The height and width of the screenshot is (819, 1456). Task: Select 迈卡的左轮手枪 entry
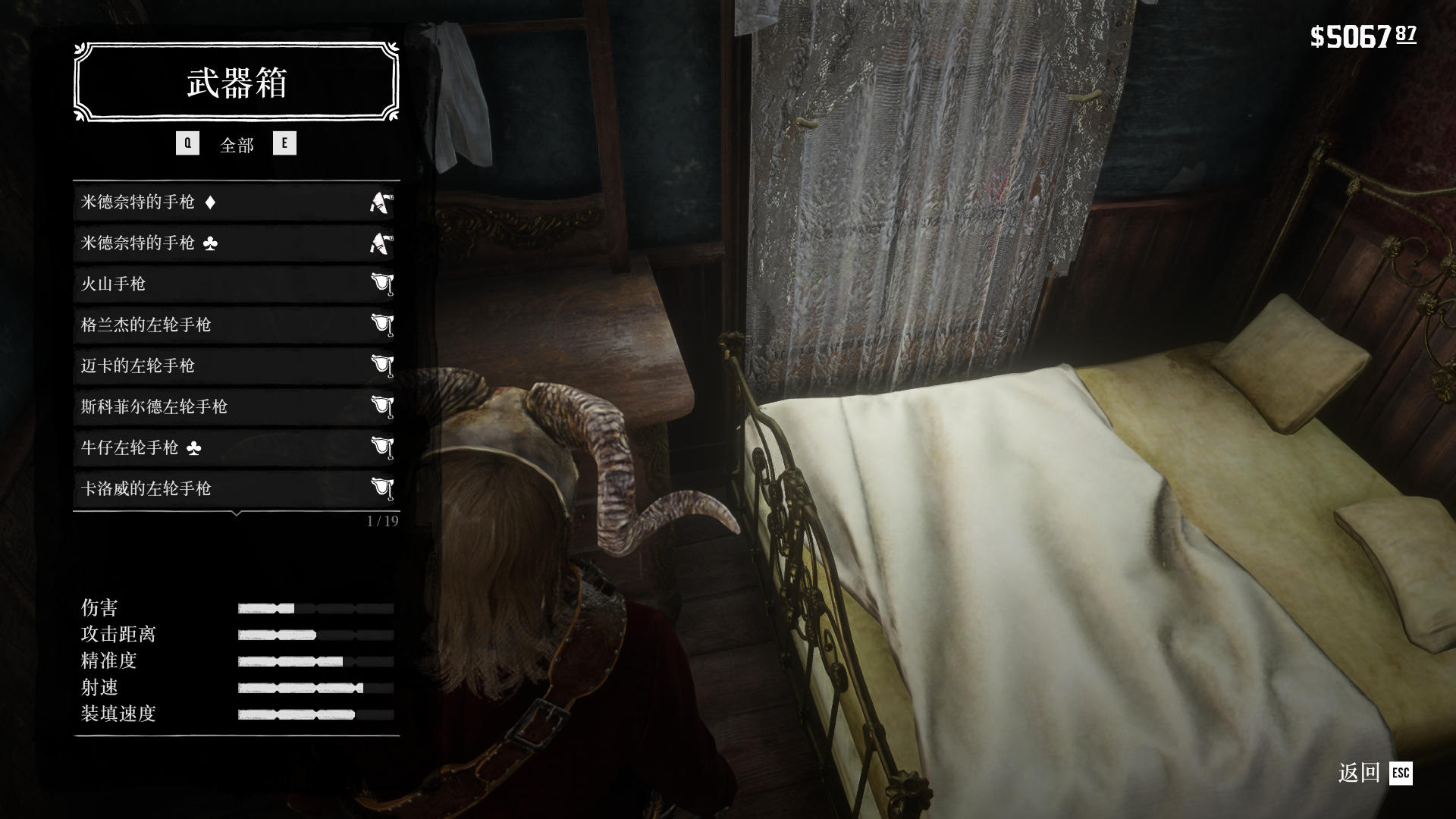click(236, 366)
